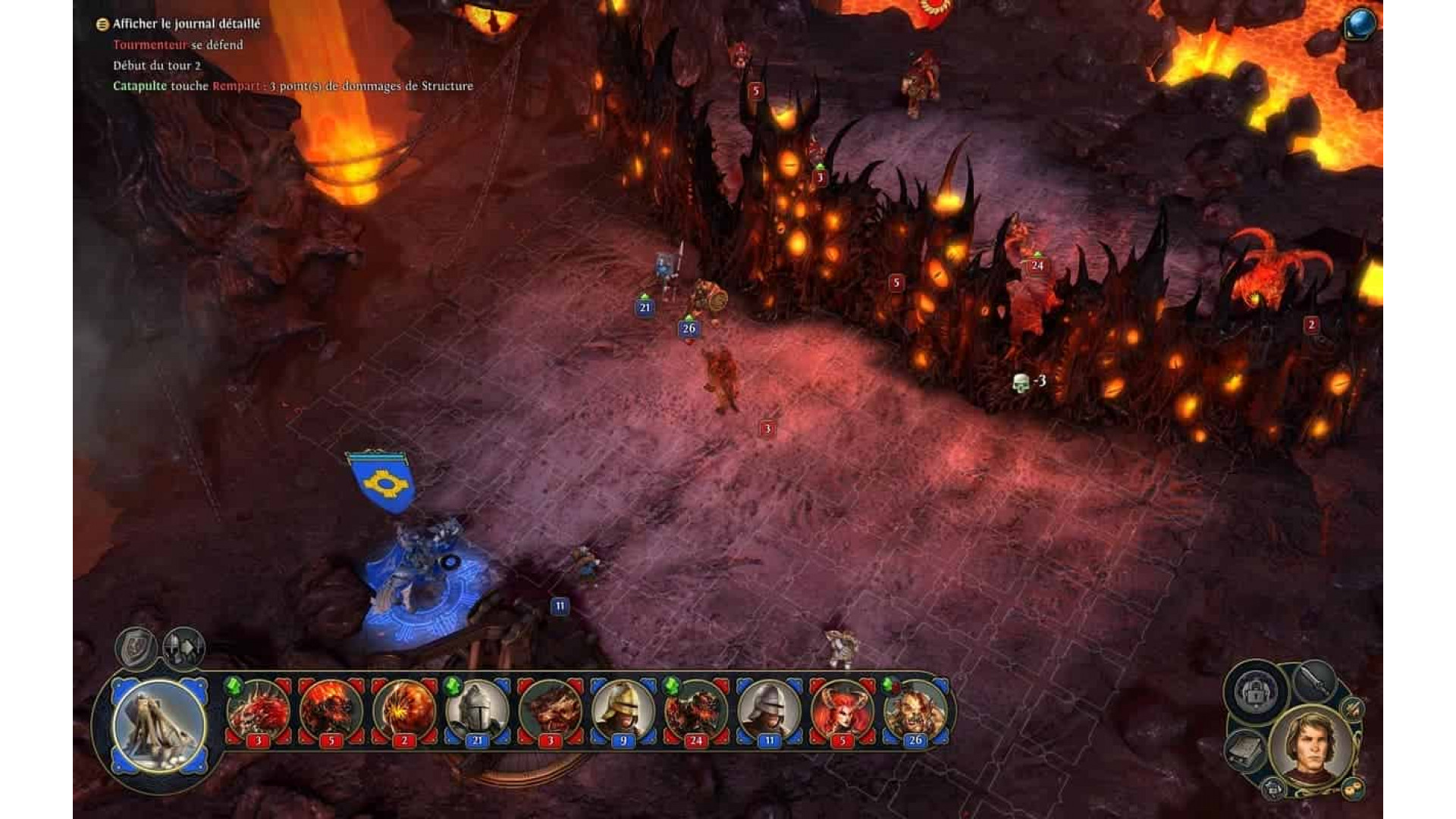Click the siege fortifications icon above hero portrait
The image size is (1456, 819).
1254,692
